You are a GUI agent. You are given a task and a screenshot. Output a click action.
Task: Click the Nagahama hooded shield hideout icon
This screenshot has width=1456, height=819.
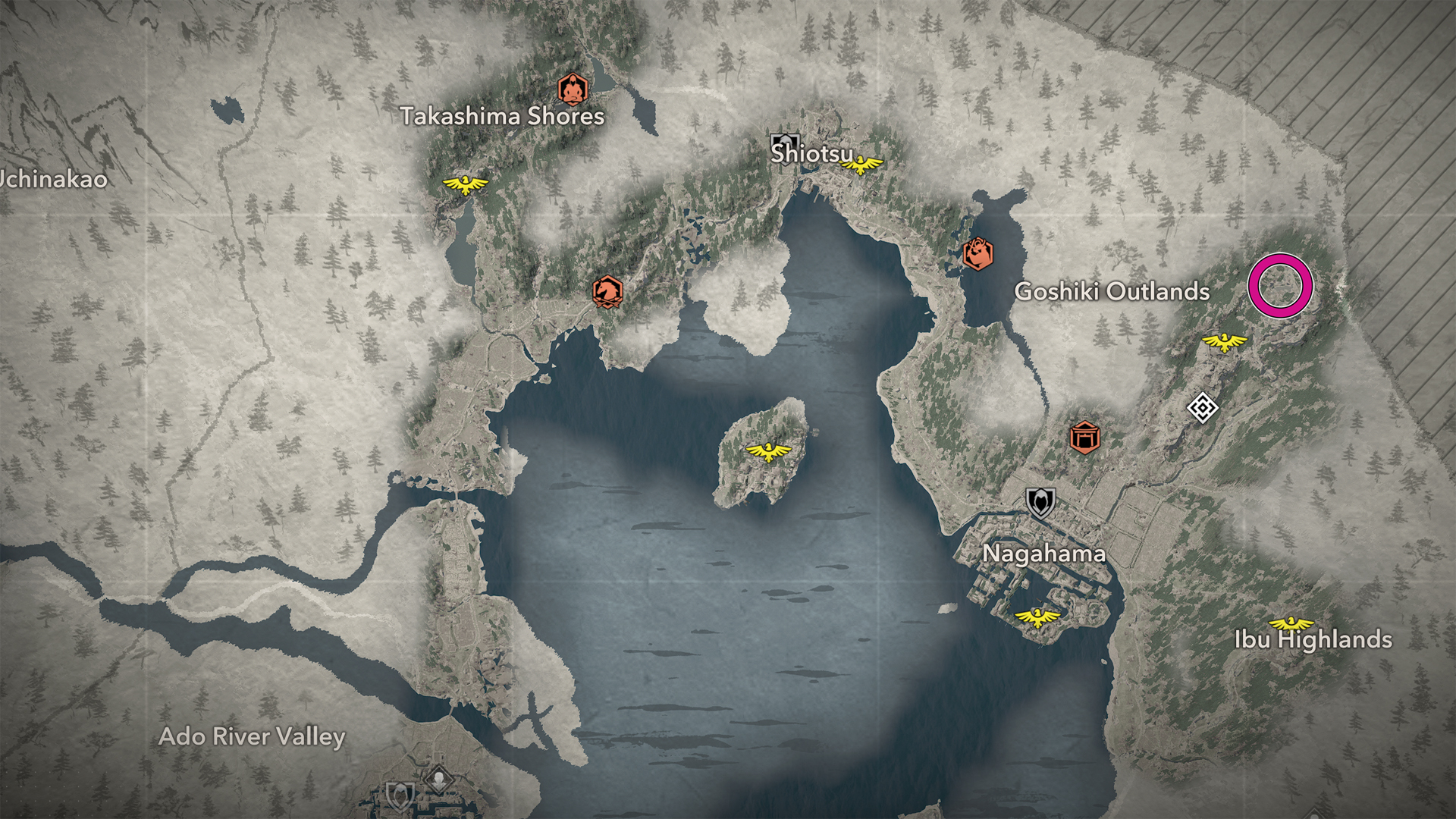(x=1040, y=502)
